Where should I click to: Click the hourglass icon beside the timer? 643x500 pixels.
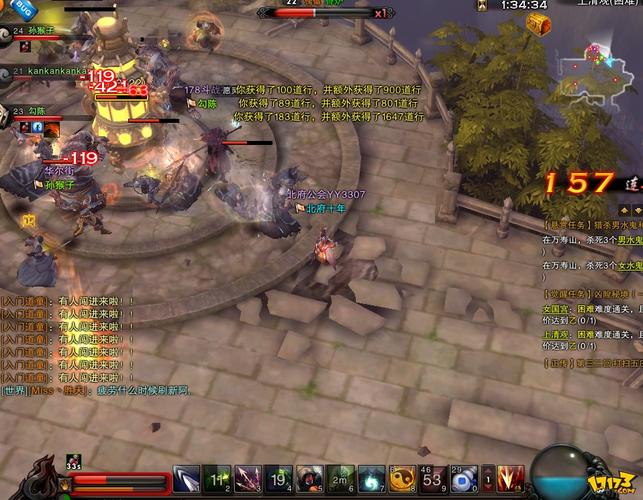point(482,5)
